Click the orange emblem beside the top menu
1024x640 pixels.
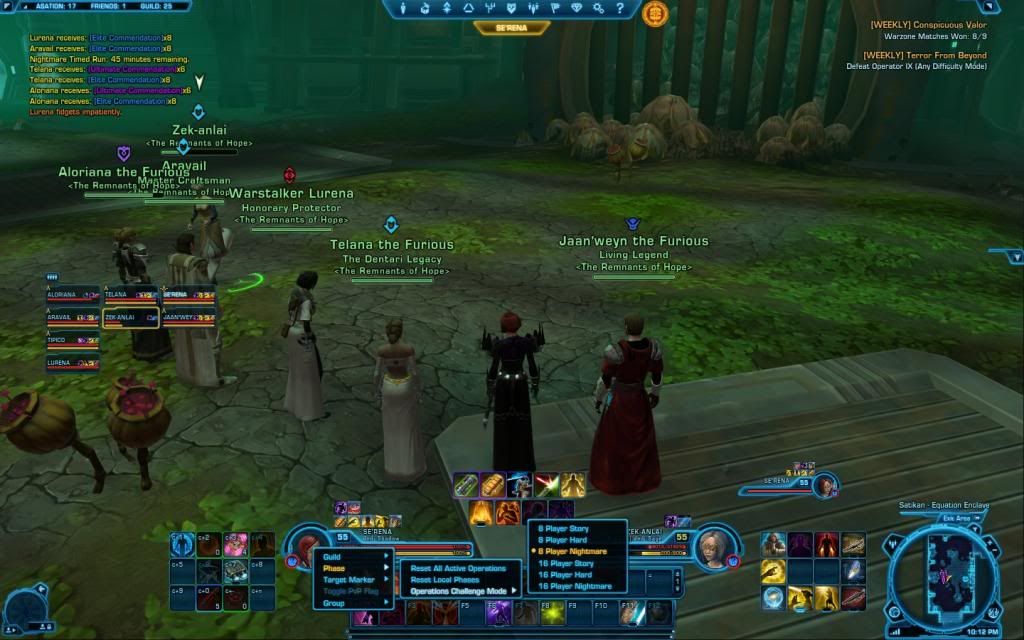pyautogui.click(x=655, y=13)
